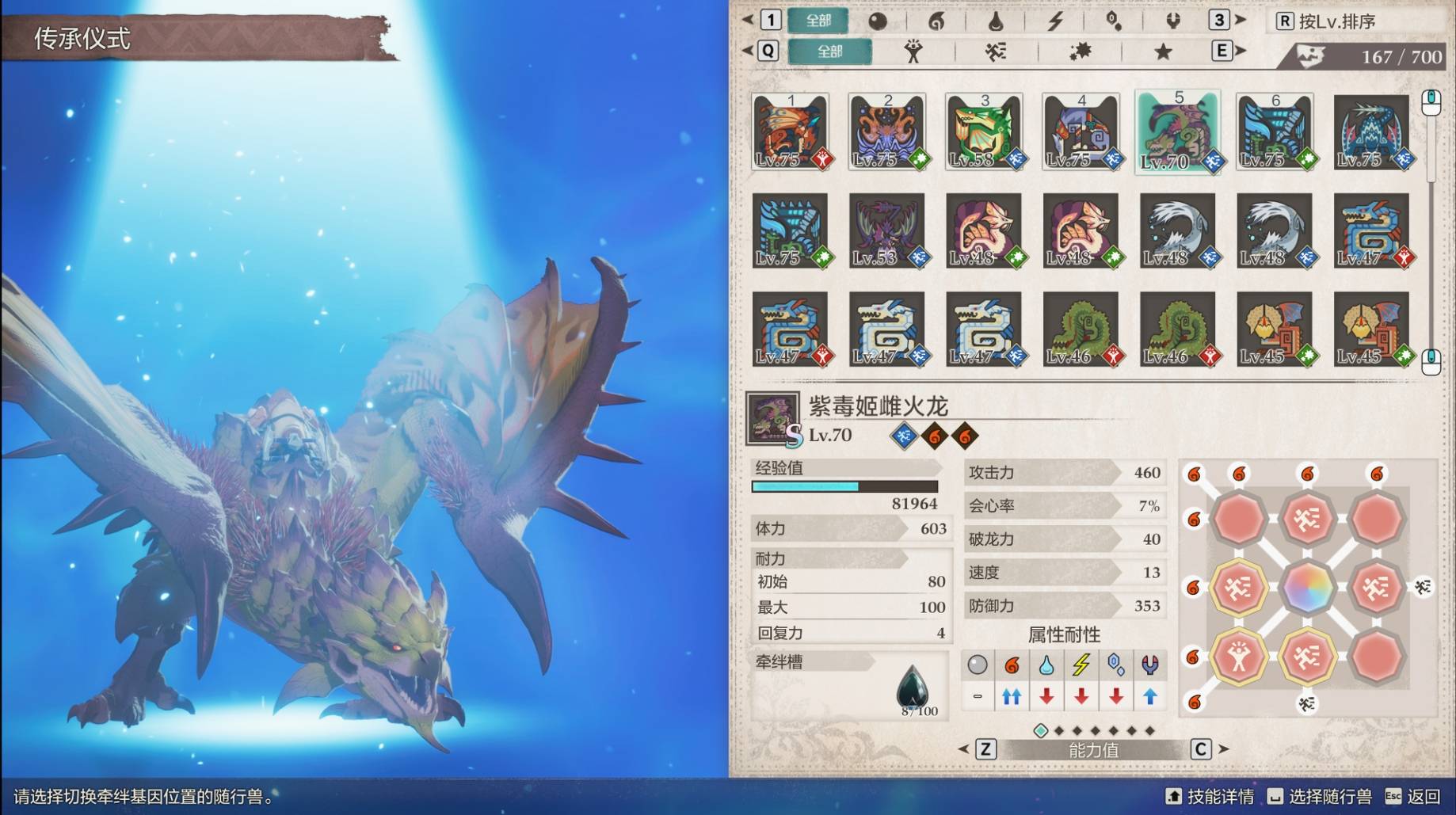
Task: Choose party slot 4 Lv.75 monster
Action: tap(1081, 131)
